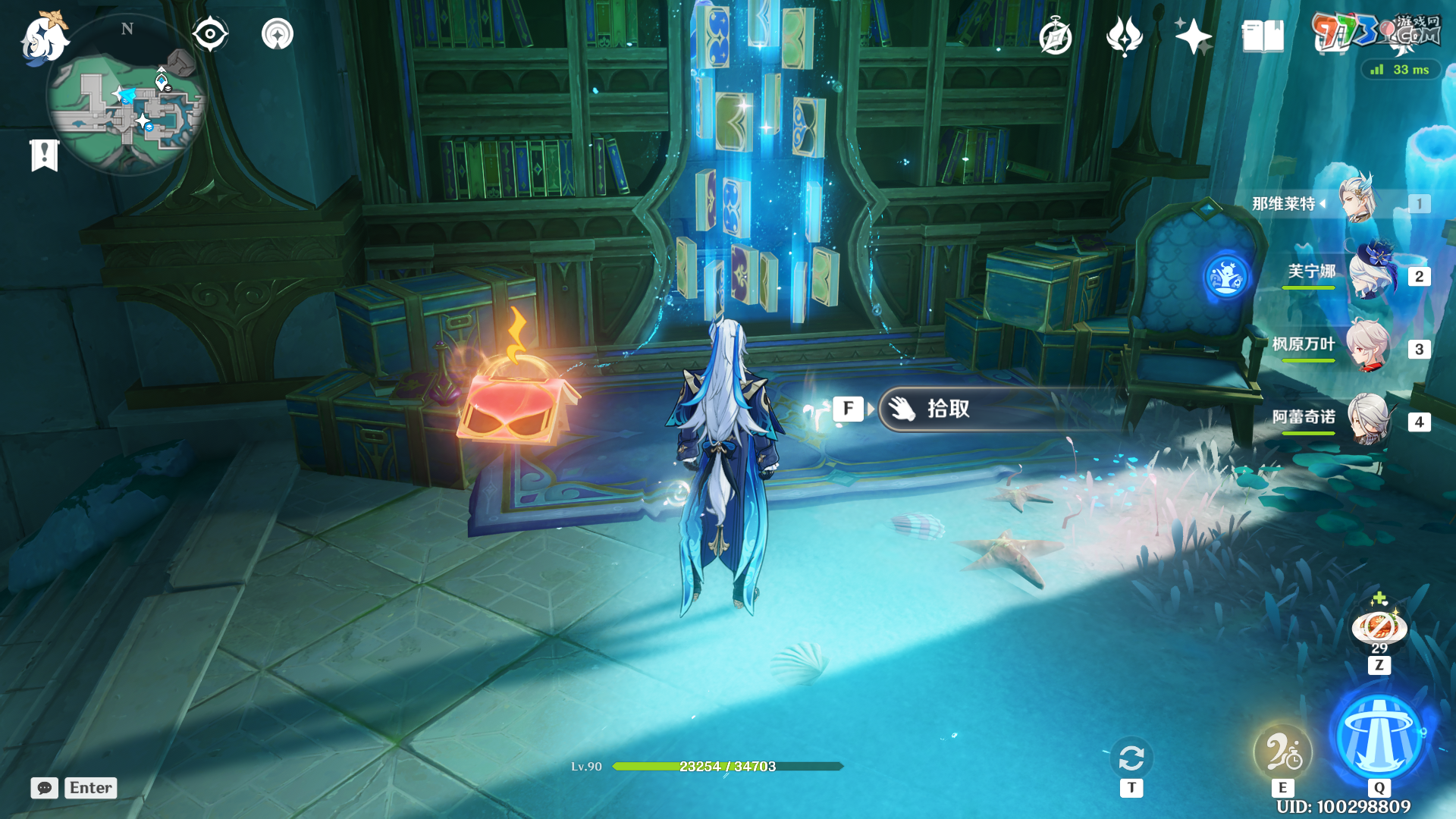Switch to party member 枫原万叶
This screenshot has width=1456, height=819.
1367,347
